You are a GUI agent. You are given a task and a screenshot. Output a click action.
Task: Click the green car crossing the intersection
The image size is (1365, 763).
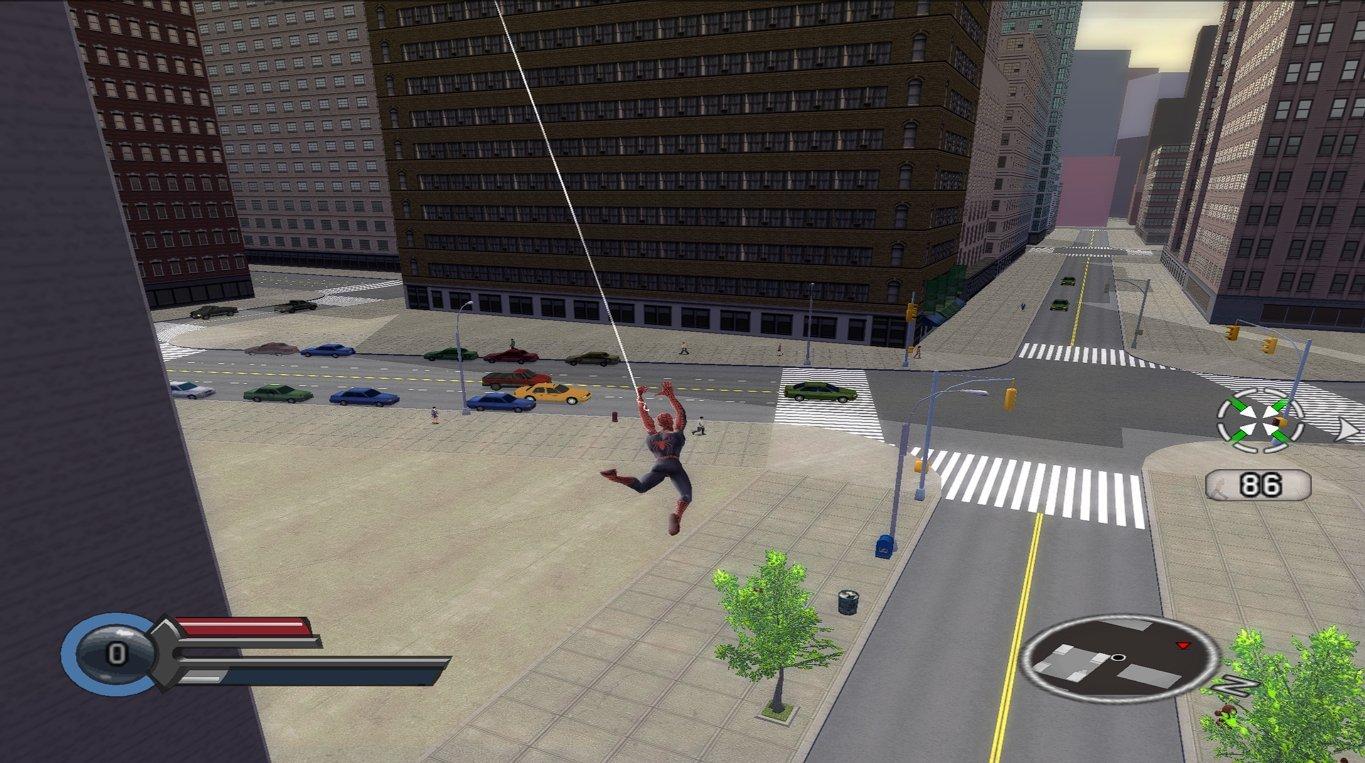point(819,393)
